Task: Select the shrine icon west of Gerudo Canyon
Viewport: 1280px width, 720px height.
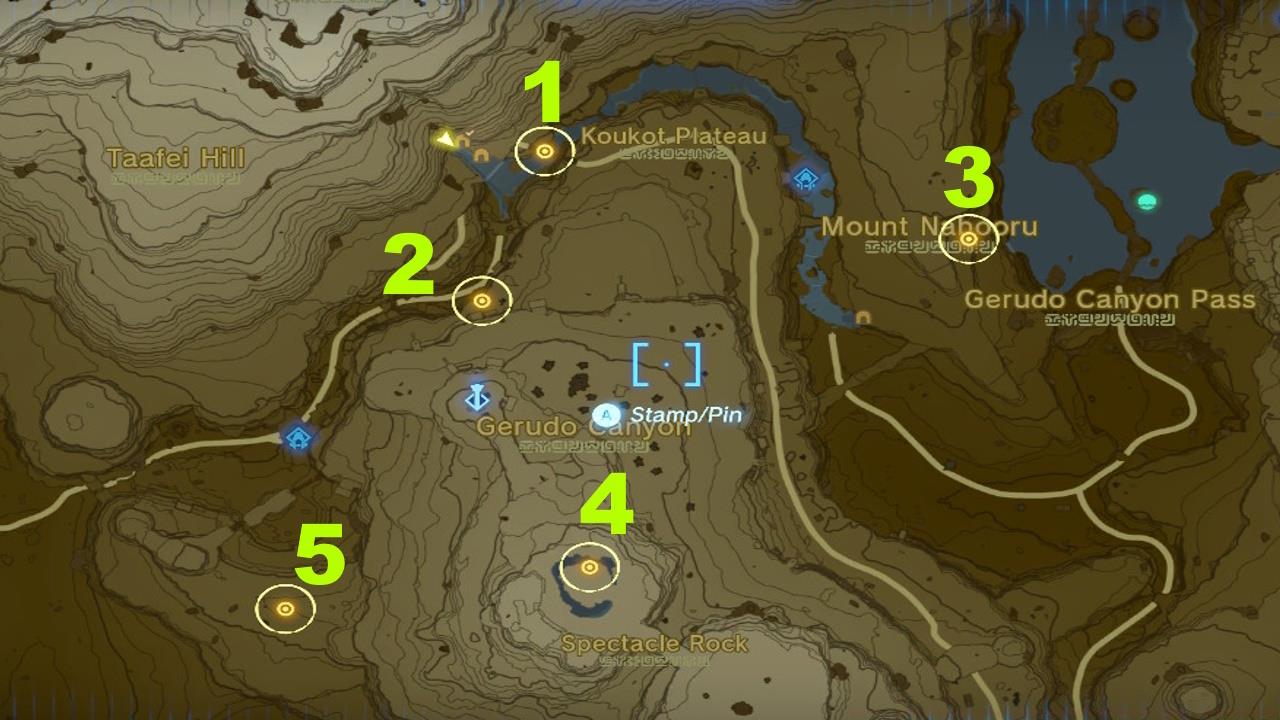Action: point(297,437)
